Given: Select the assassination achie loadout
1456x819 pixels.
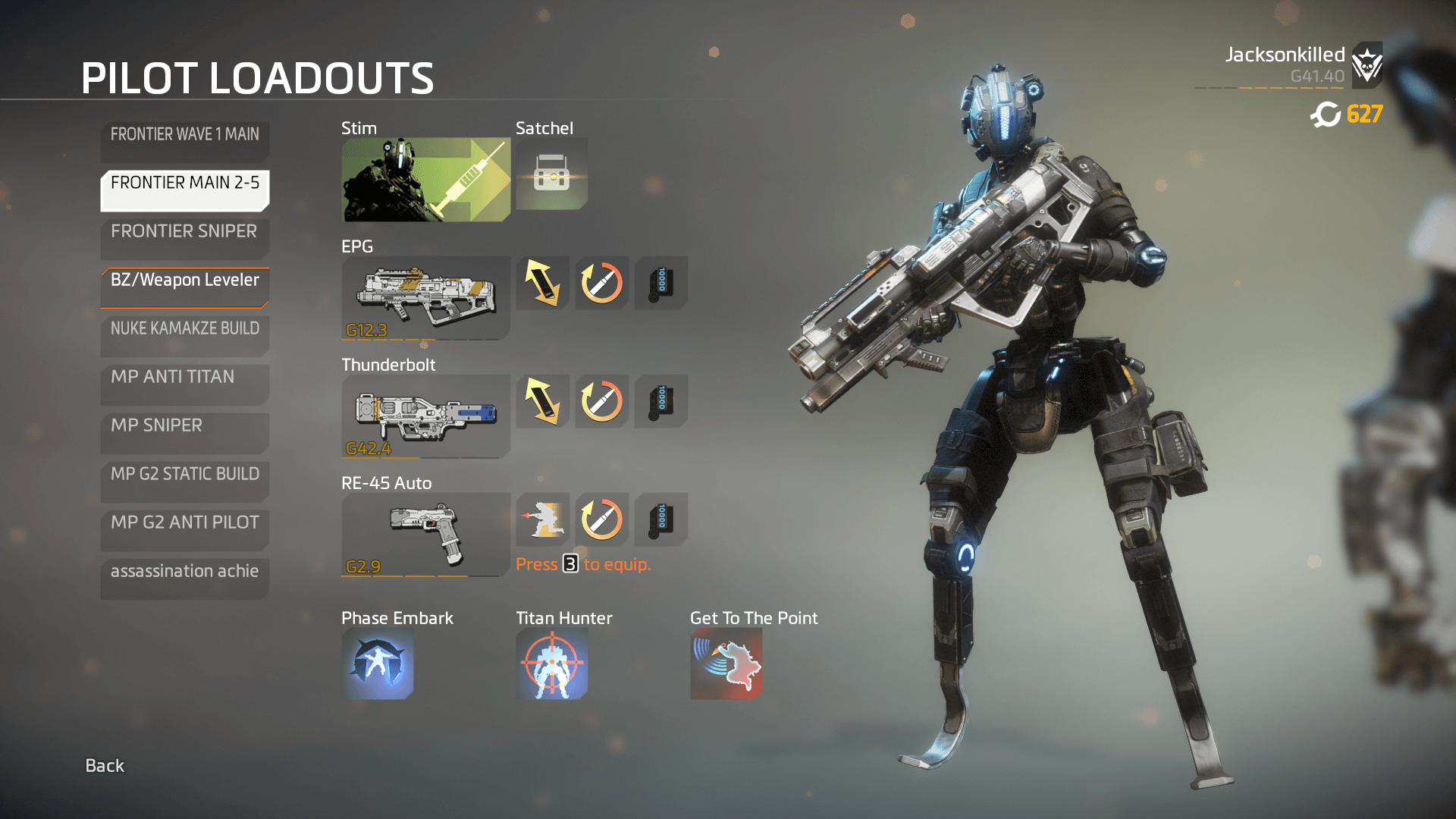Looking at the screenshot, I should click(184, 577).
